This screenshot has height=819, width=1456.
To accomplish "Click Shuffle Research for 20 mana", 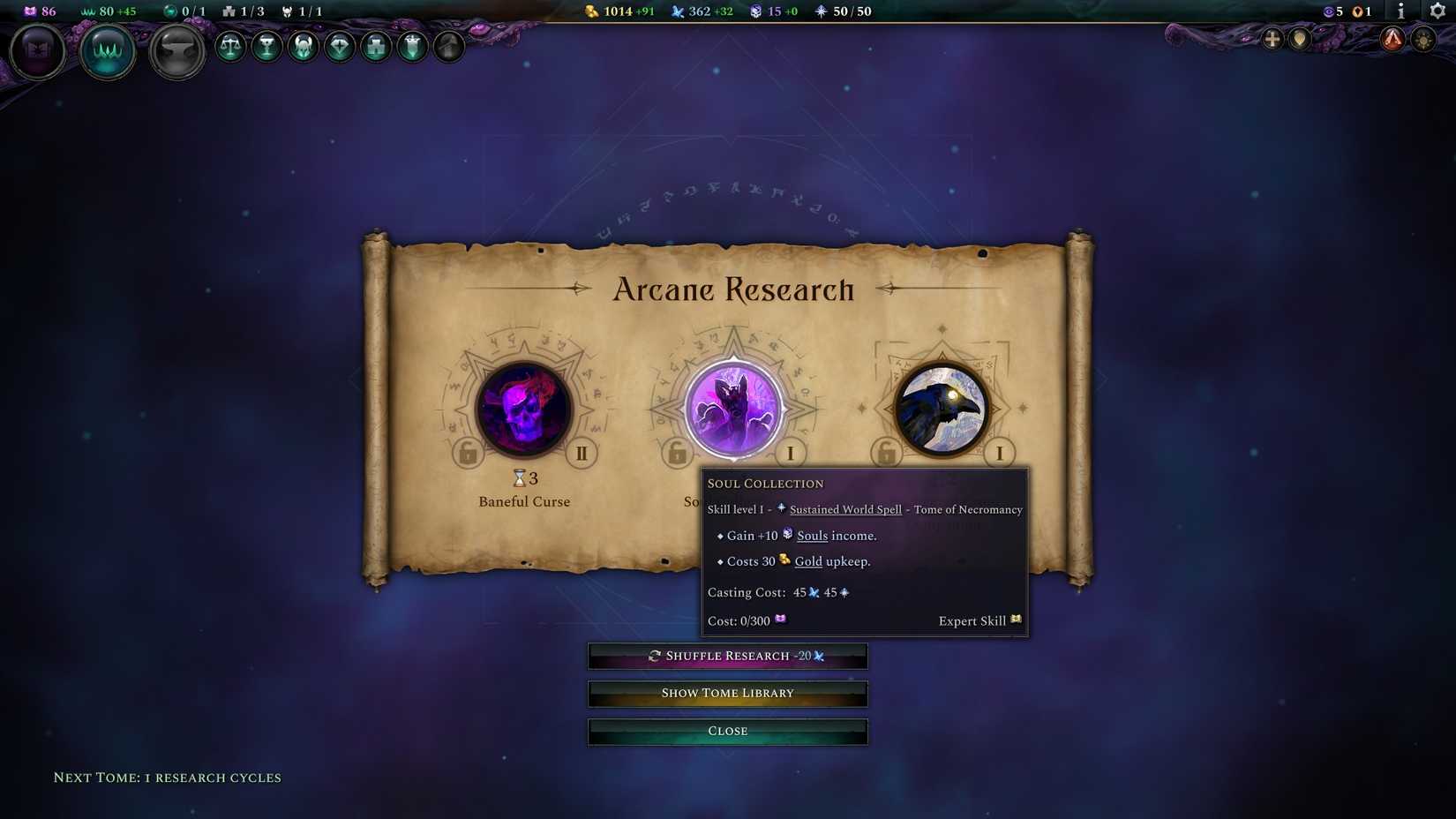I will coord(727,656).
